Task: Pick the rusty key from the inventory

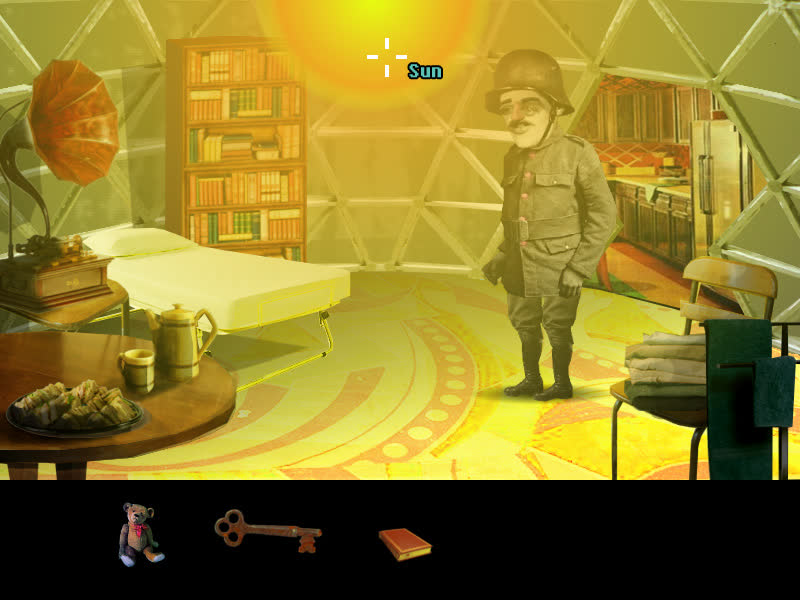Action: (x=267, y=530)
